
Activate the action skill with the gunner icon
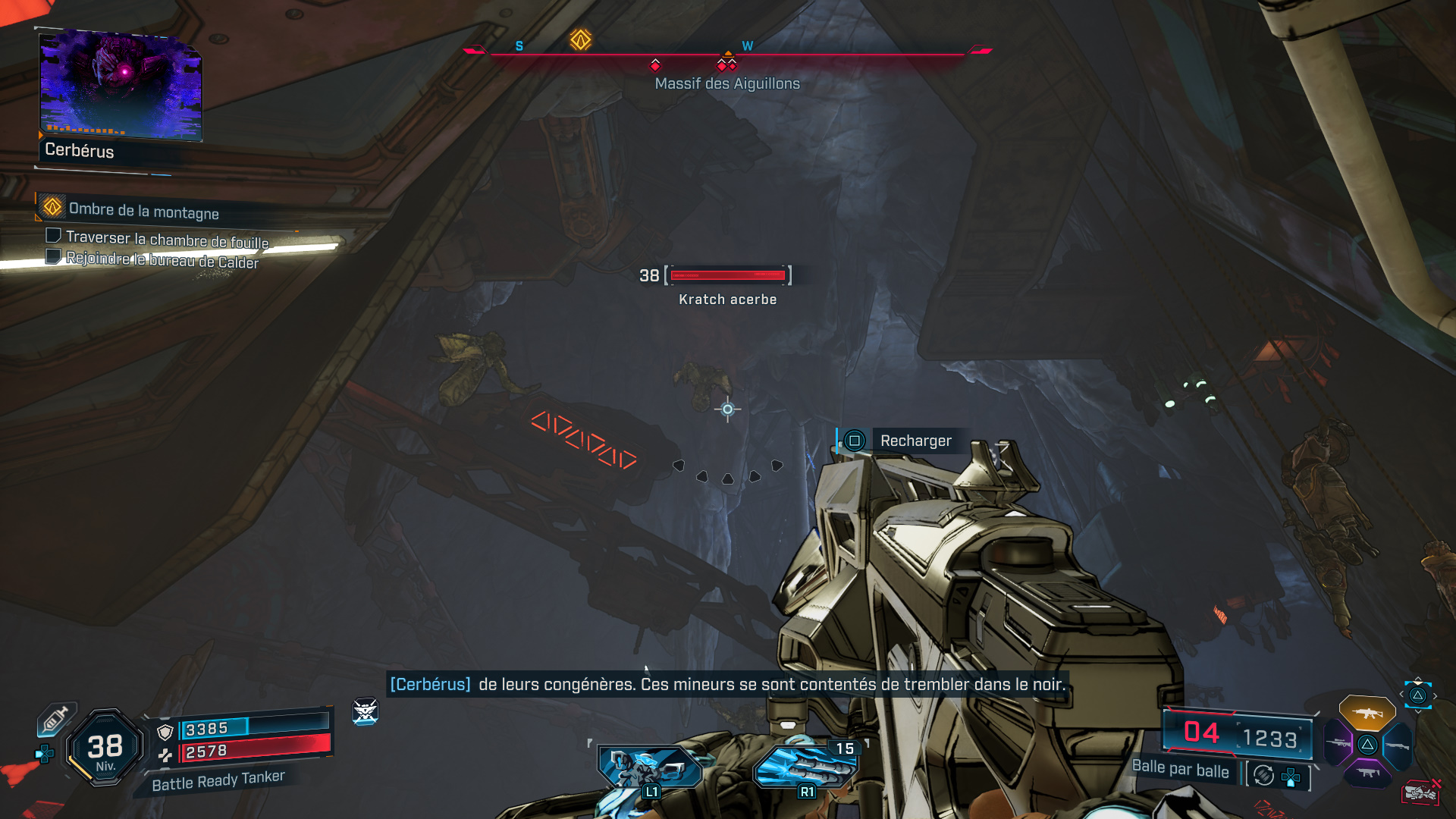tap(649, 767)
